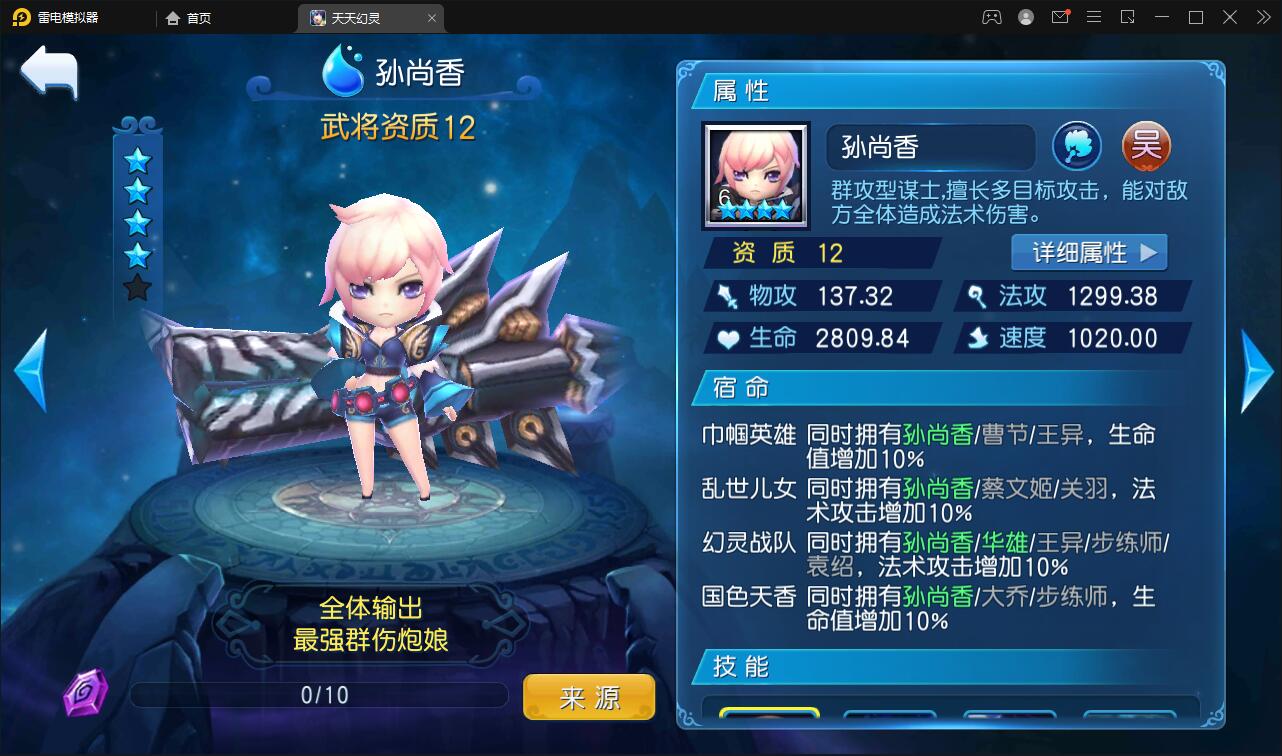
Task: Open the hamburger menu in the title bar
Action: [1094, 17]
